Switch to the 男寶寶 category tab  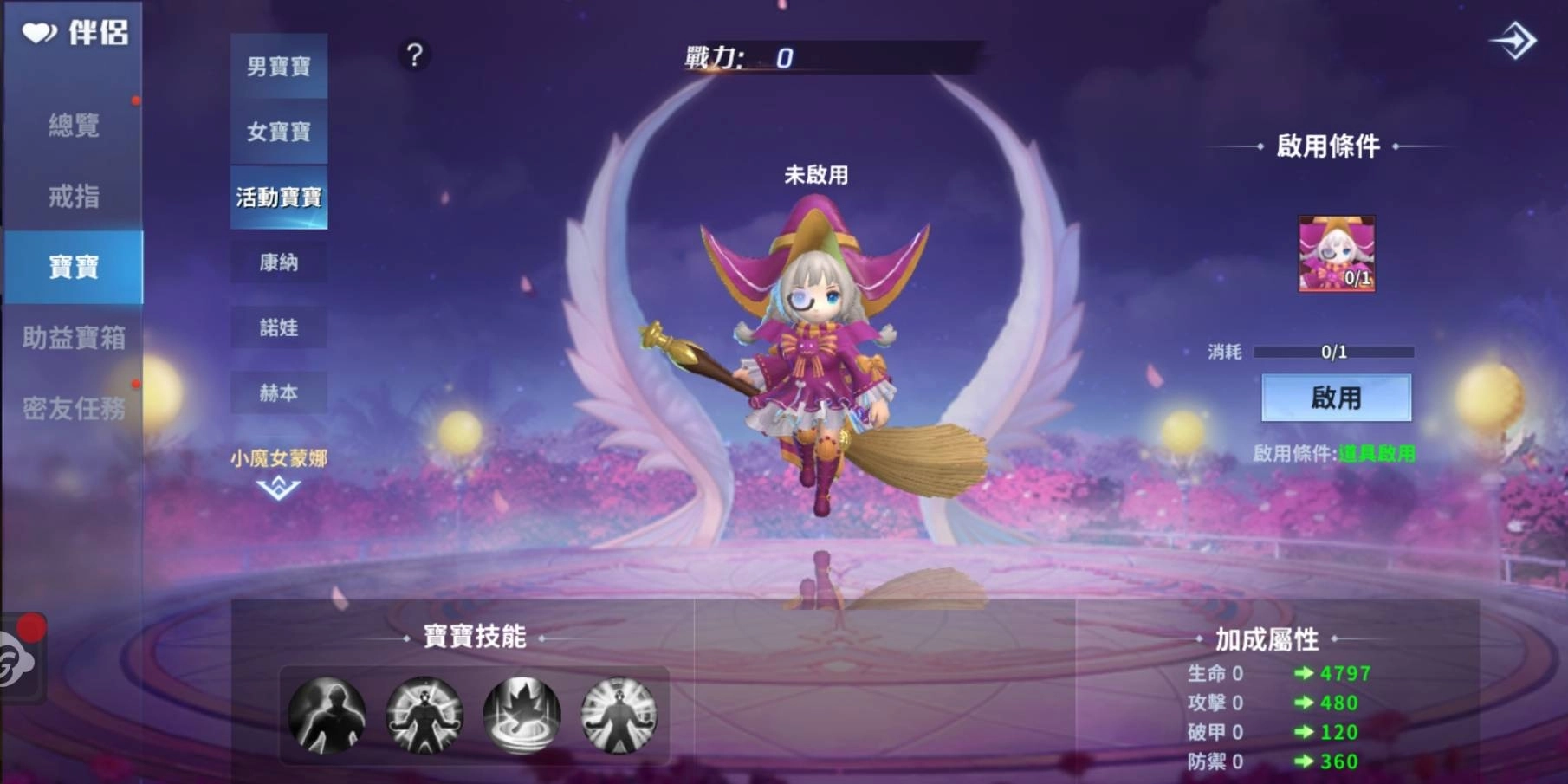click(x=279, y=66)
